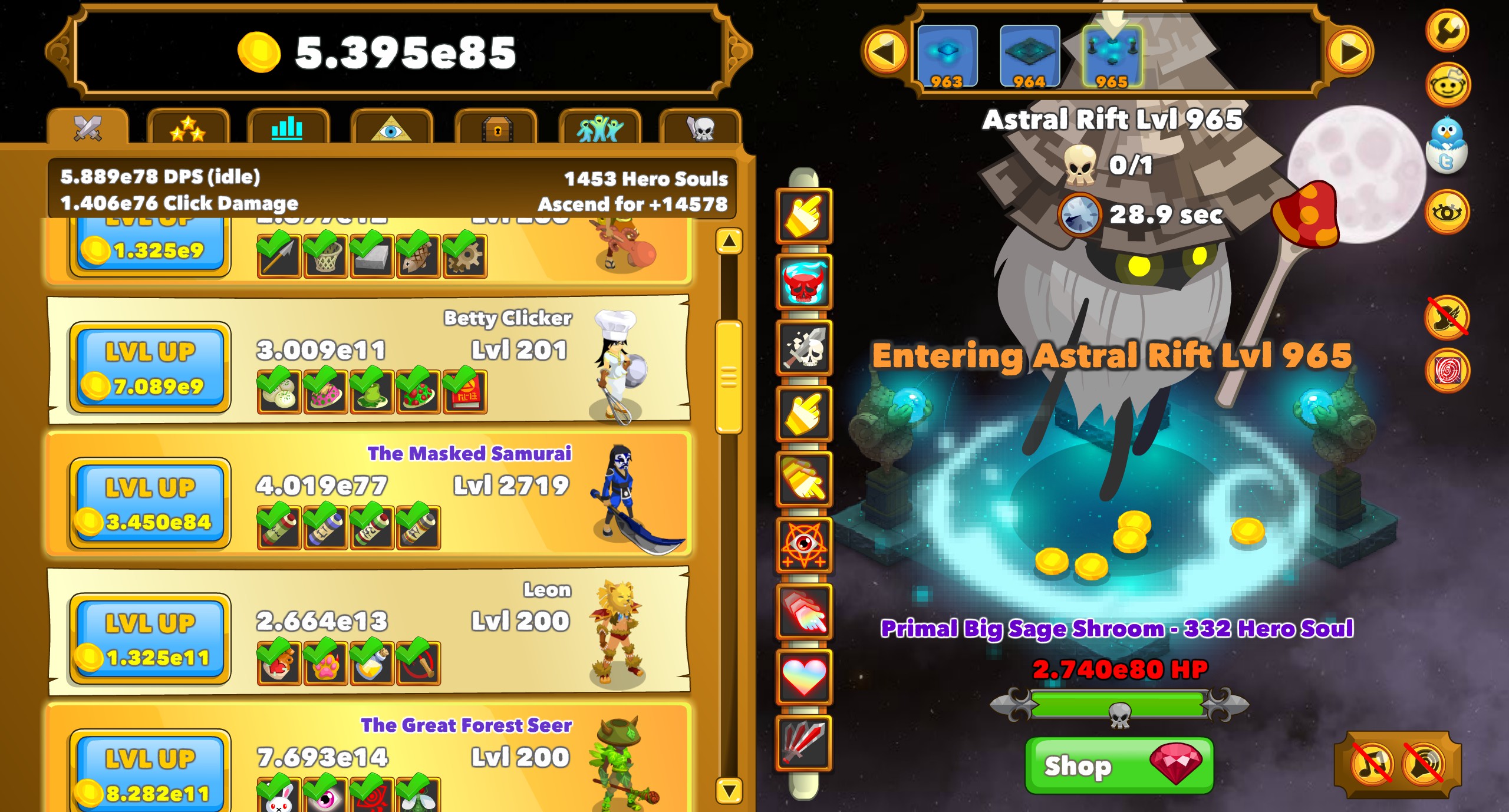Switch to the treasure chest relics tab
The height and width of the screenshot is (812, 1509).
click(x=496, y=127)
